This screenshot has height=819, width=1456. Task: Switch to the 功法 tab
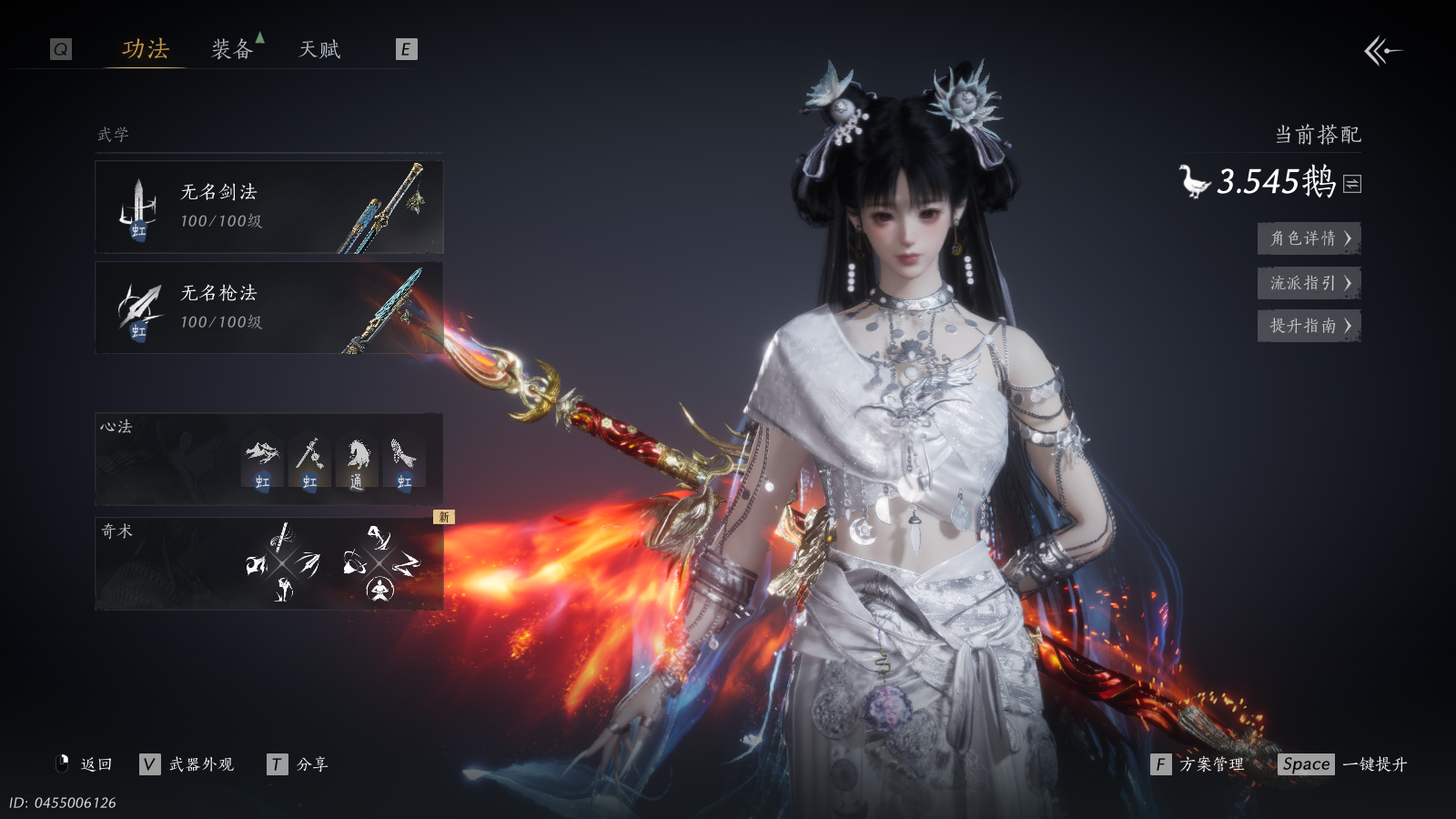pos(146,49)
